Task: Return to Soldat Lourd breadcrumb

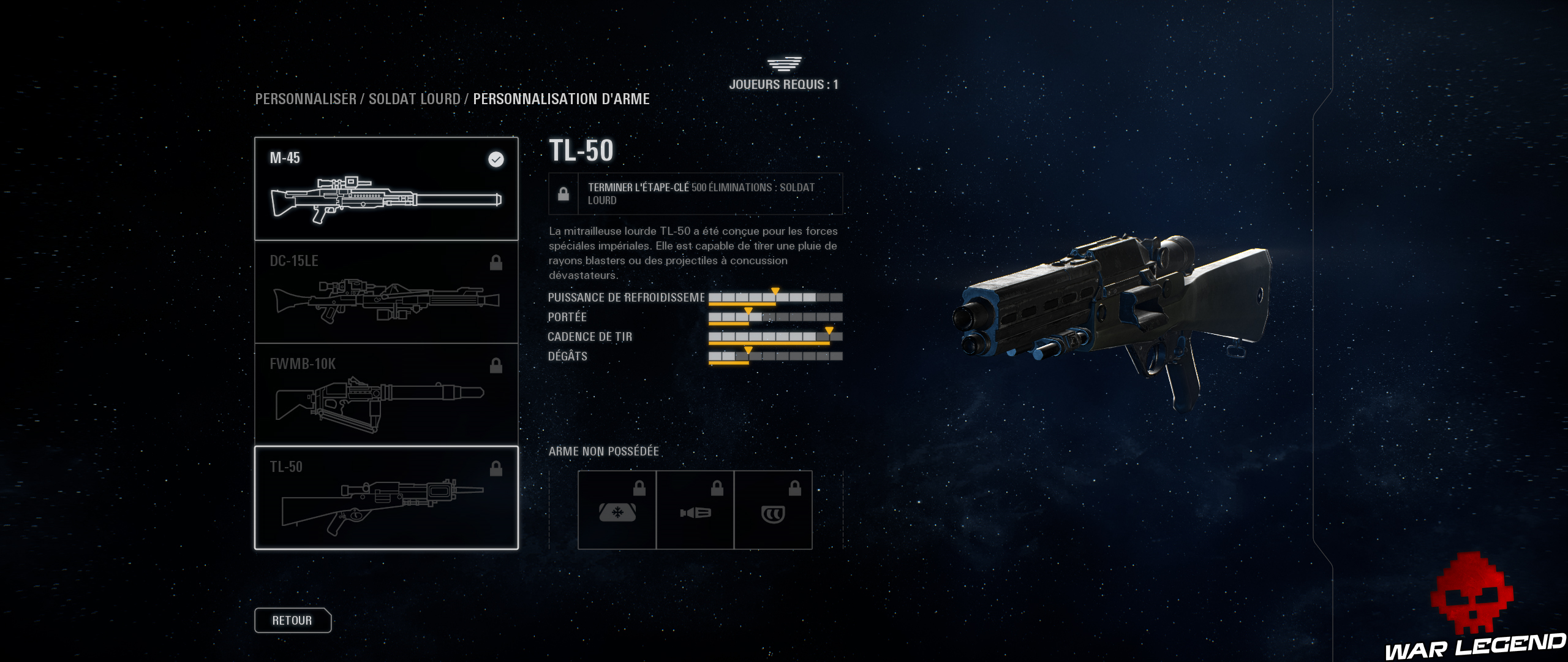Action: pos(415,99)
